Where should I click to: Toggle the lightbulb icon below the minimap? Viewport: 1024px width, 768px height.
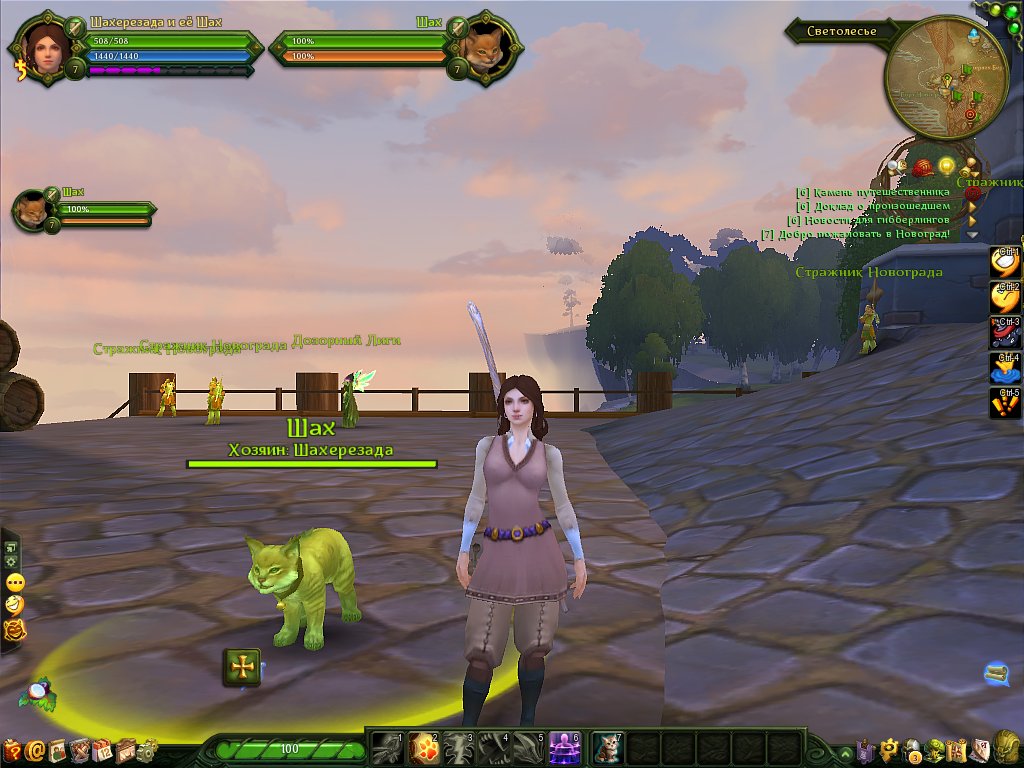946,166
